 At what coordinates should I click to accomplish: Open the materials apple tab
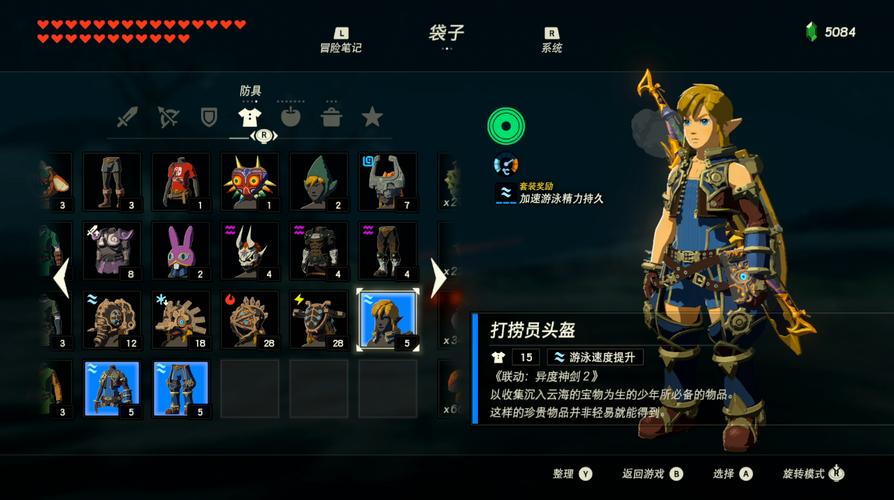[290, 117]
